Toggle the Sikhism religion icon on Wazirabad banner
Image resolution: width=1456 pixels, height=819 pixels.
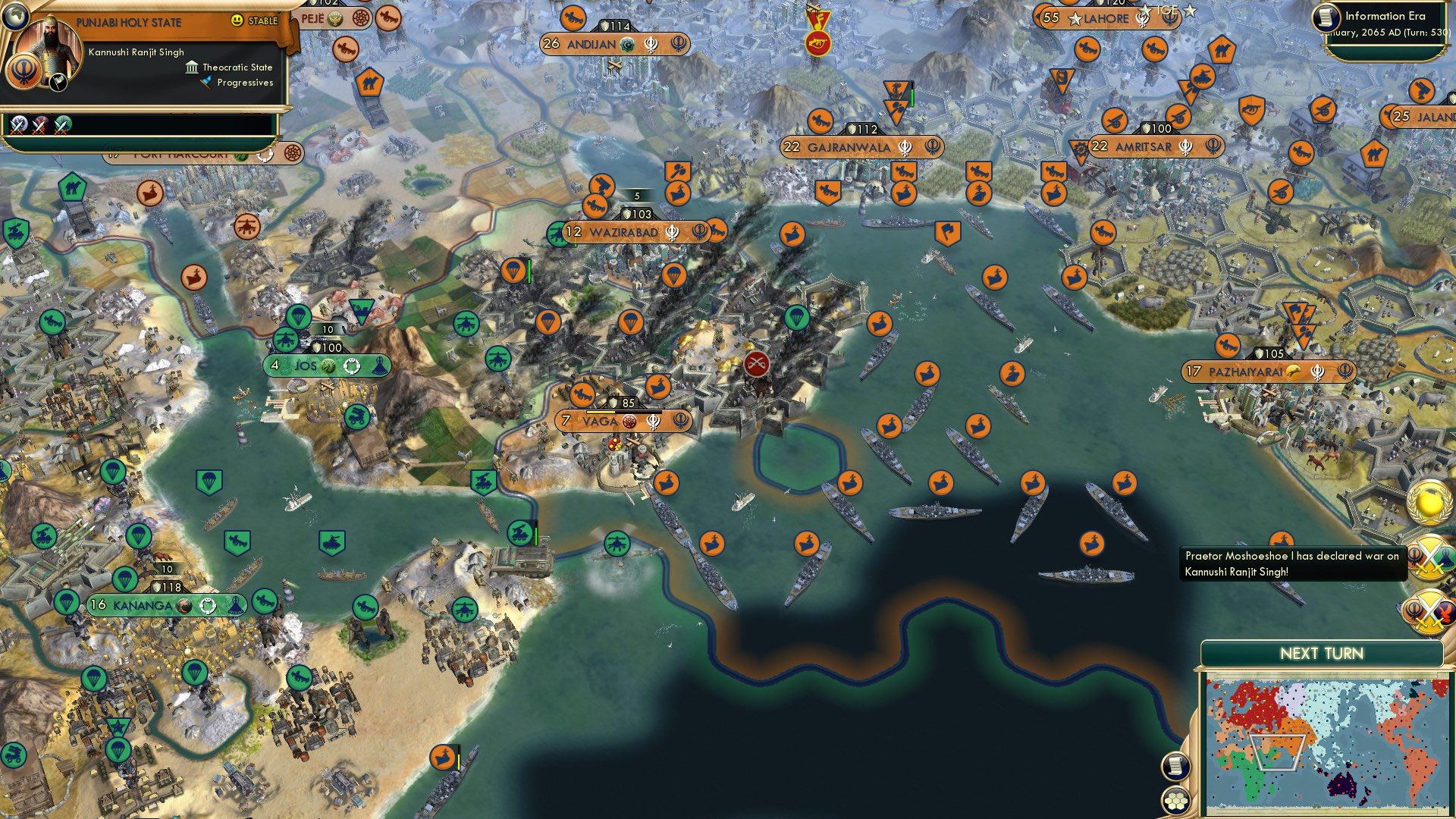(670, 234)
